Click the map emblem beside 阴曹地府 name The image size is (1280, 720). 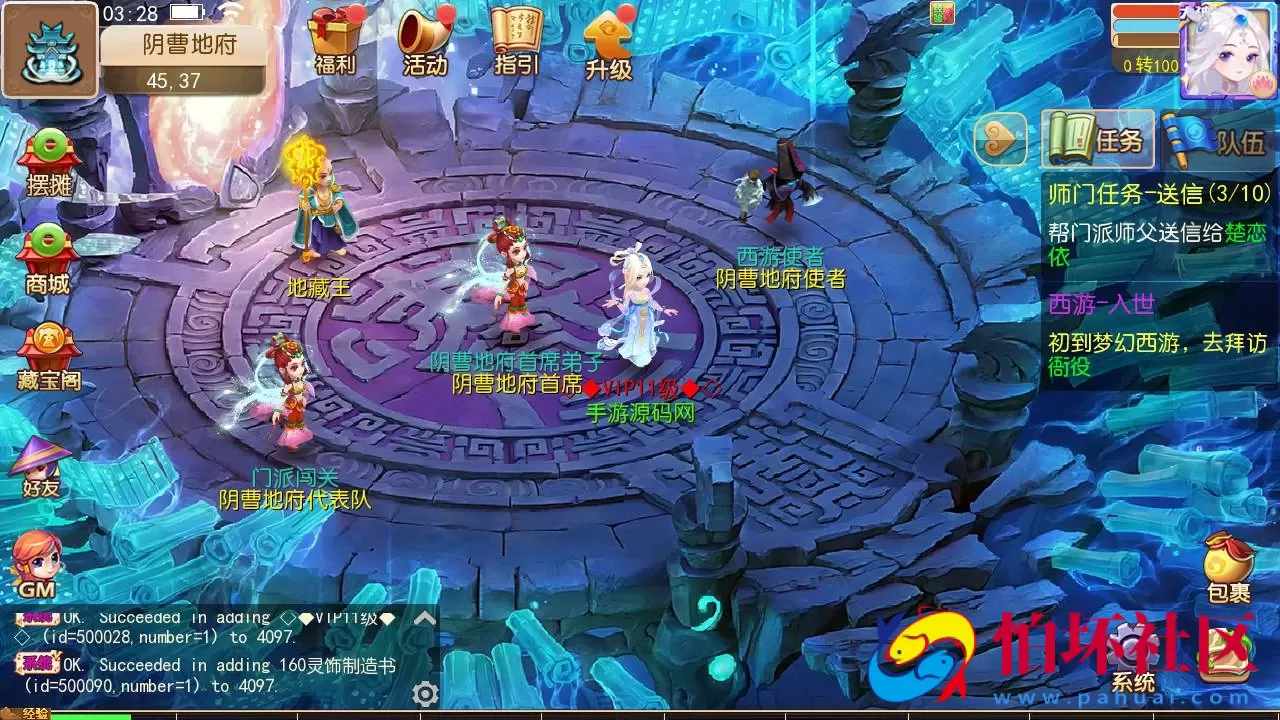coord(50,48)
